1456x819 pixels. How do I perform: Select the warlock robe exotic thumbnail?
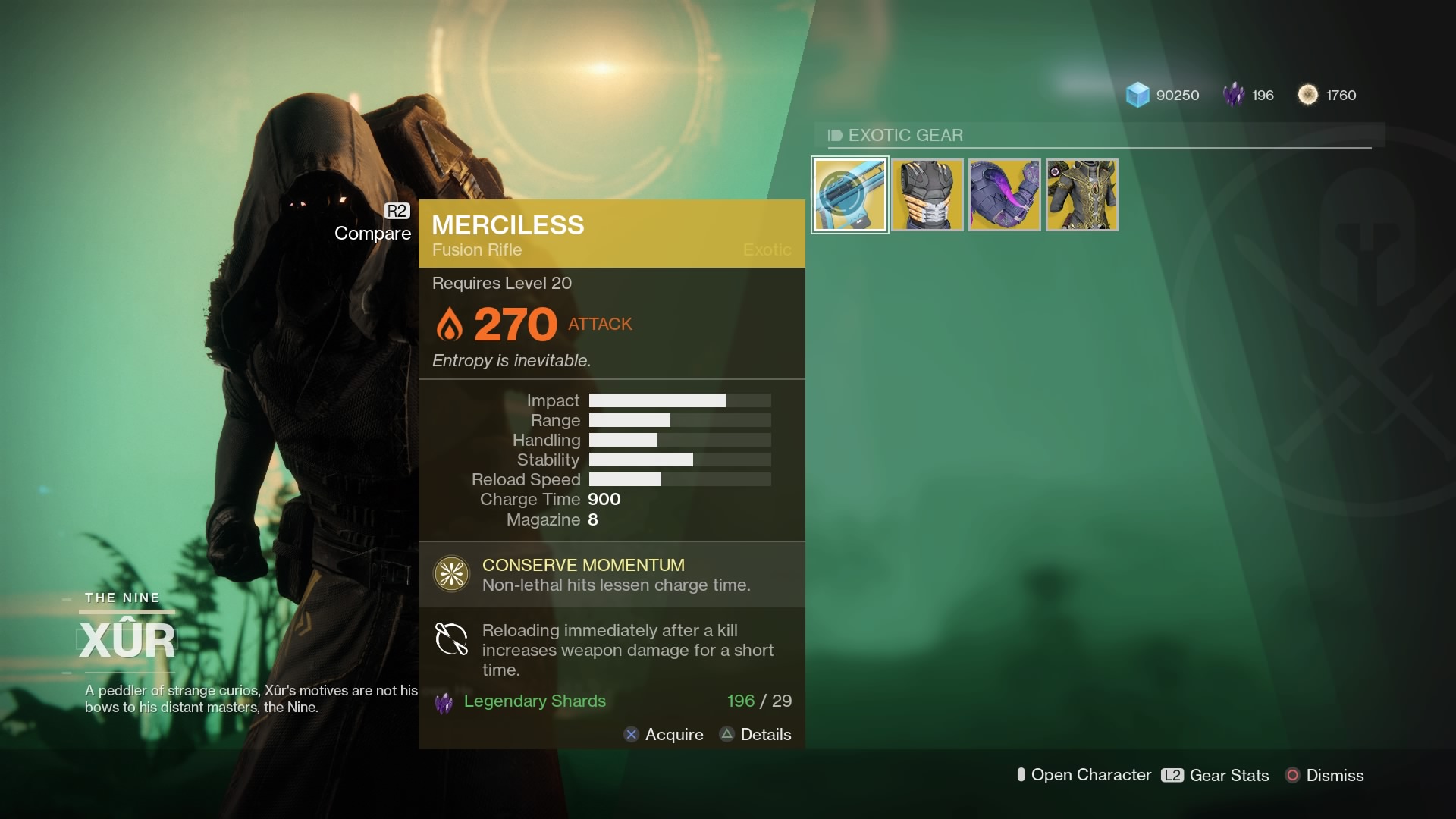point(1081,194)
